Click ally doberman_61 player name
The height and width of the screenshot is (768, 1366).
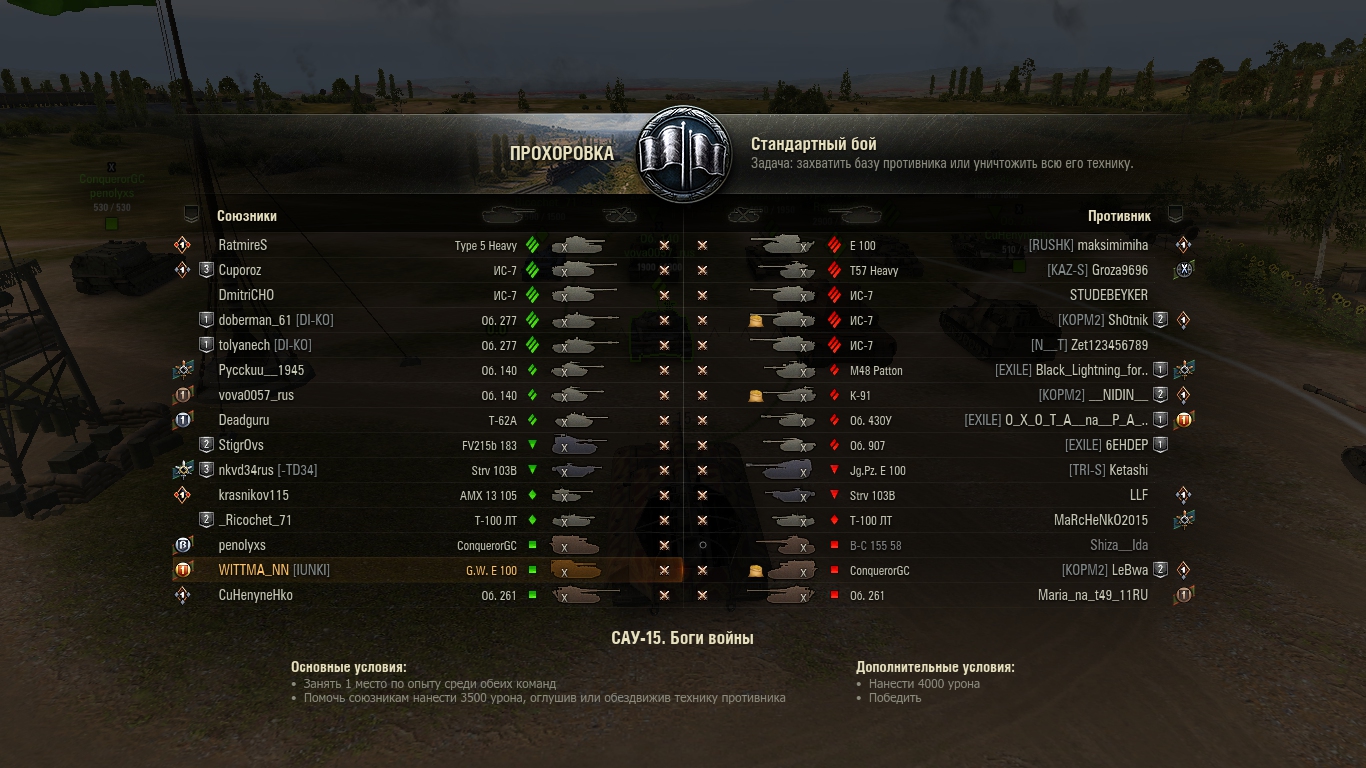tap(254, 320)
